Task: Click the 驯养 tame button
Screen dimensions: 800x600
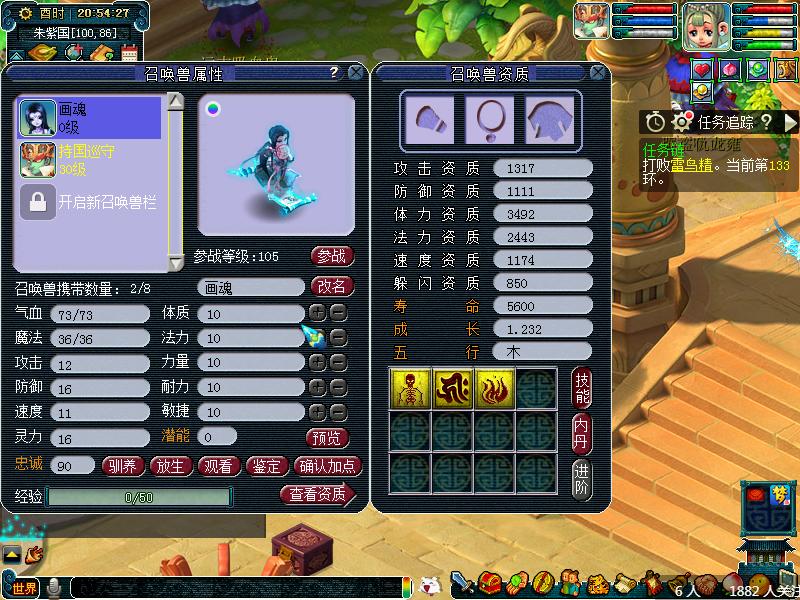Action: (123, 466)
